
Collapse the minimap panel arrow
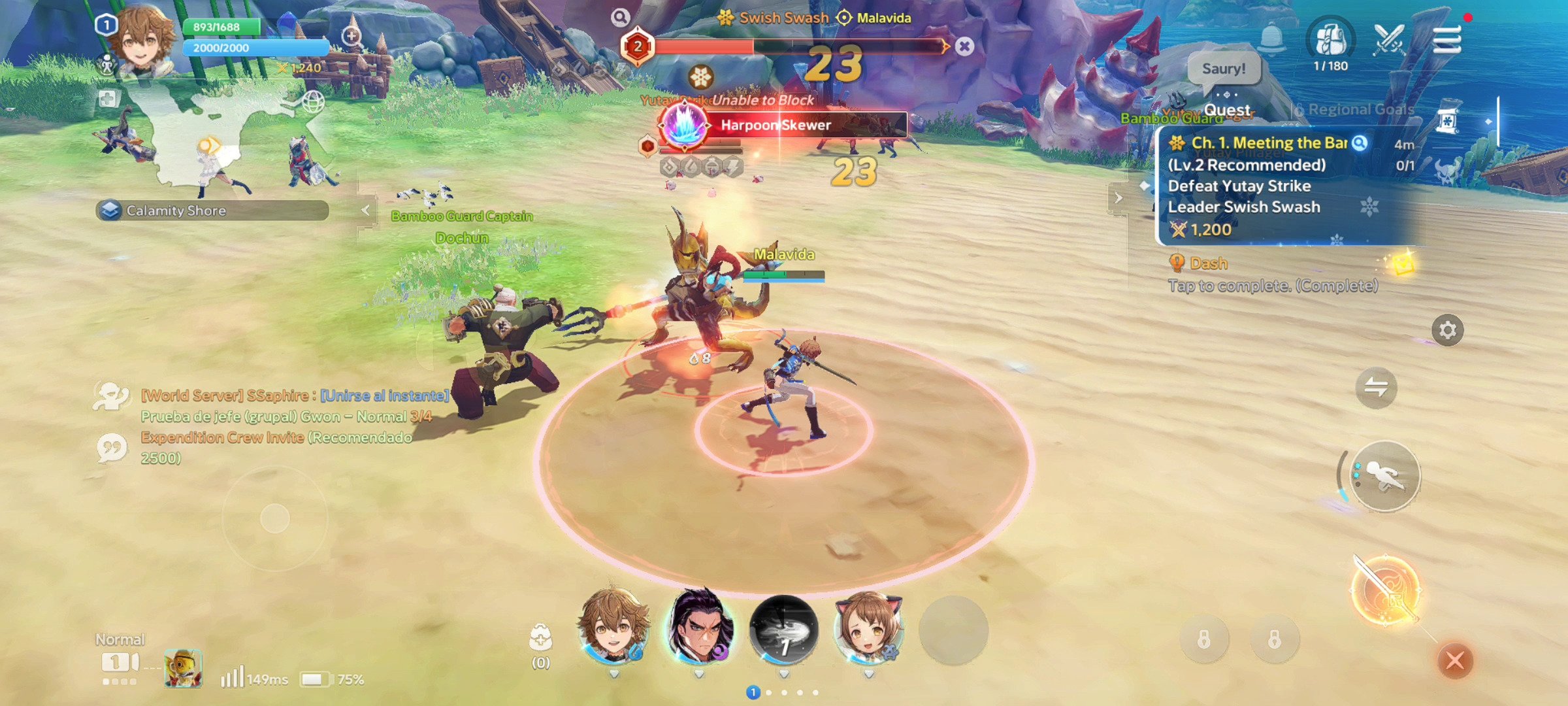click(x=366, y=210)
